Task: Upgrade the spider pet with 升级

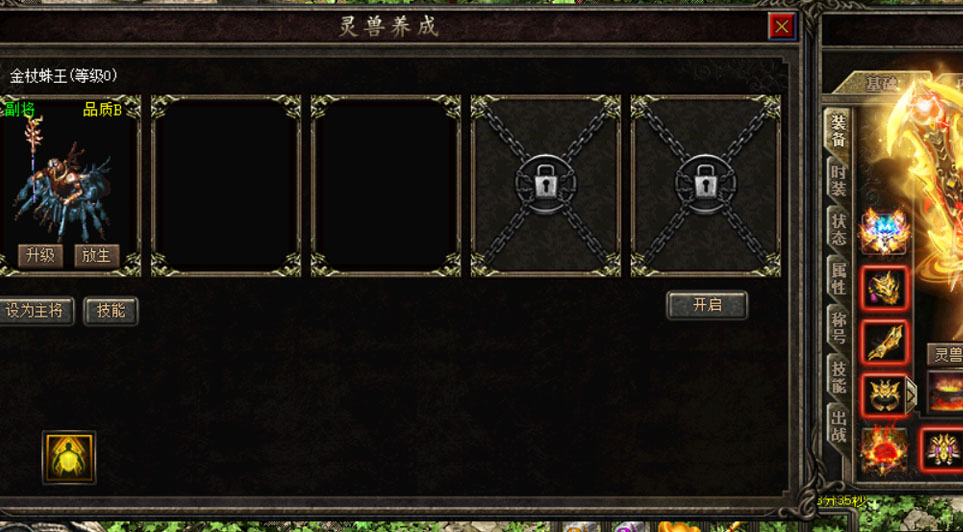Action: pyautogui.click(x=40, y=256)
